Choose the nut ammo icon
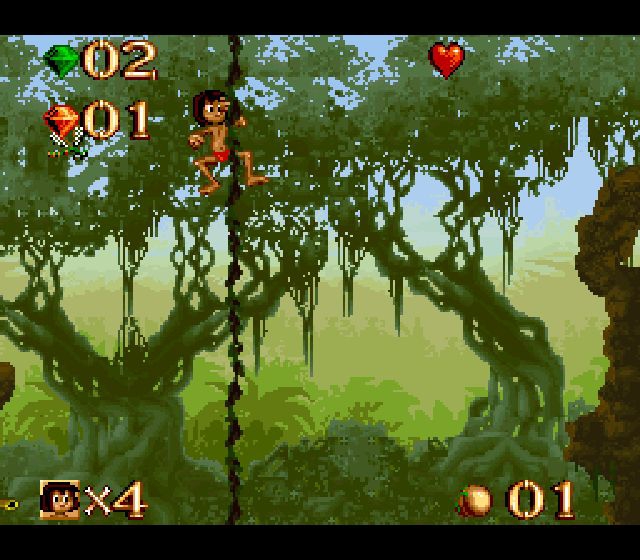 [477, 500]
